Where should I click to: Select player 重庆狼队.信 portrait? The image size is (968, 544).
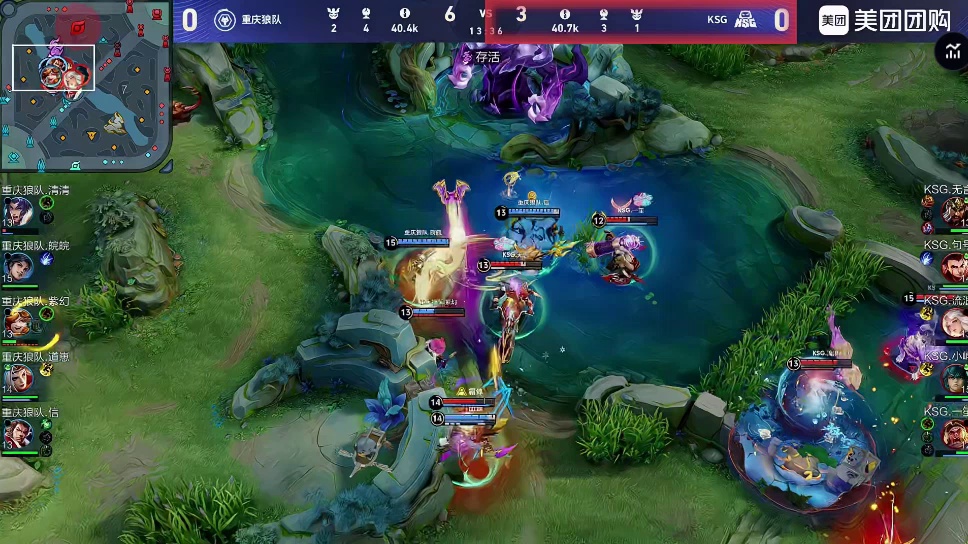pyautogui.click(x=18, y=433)
